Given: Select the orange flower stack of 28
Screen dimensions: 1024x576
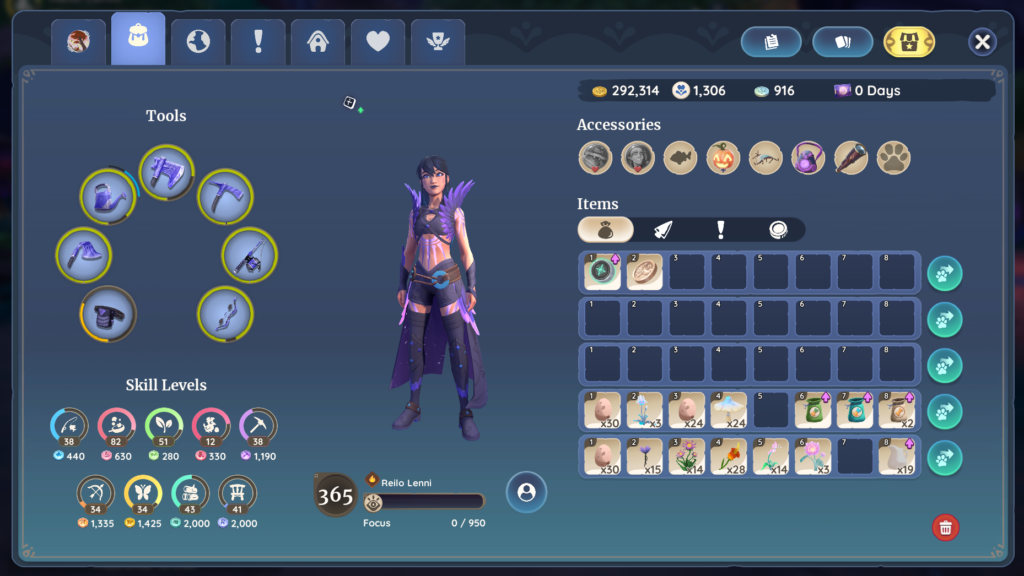Looking at the screenshot, I should (x=729, y=457).
